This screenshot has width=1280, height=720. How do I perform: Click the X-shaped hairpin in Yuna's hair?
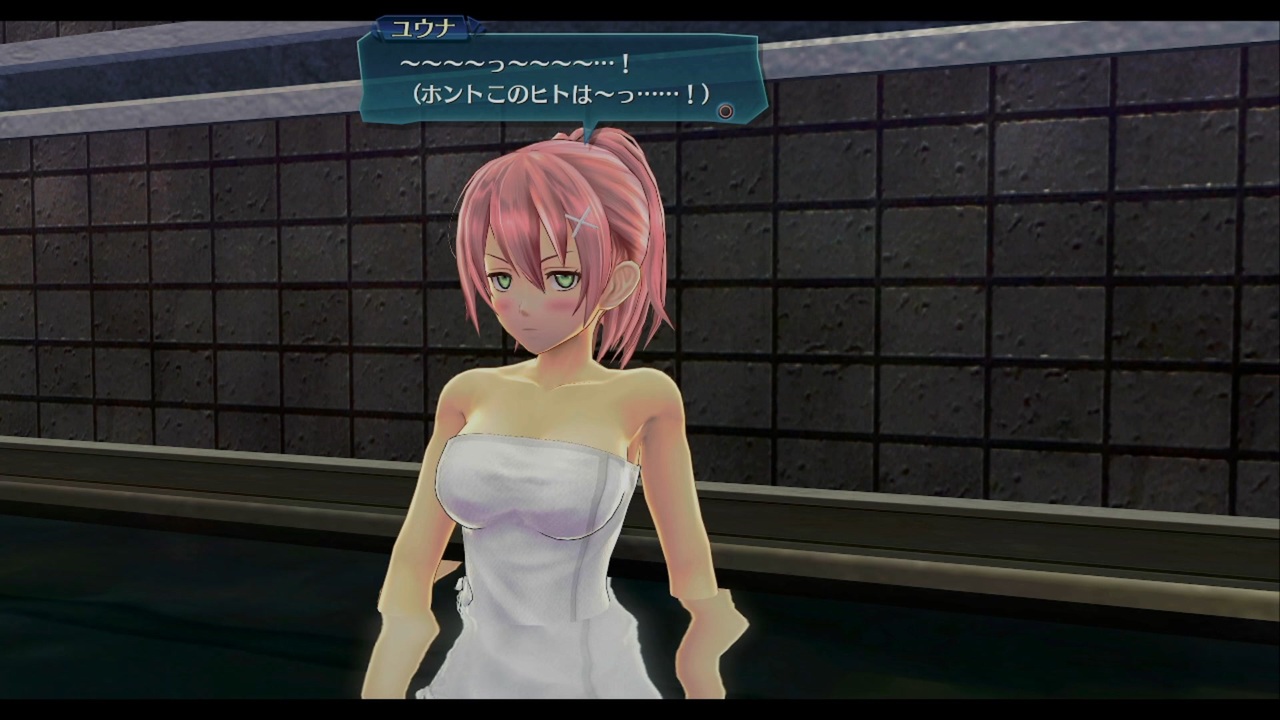click(x=580, y=220)
